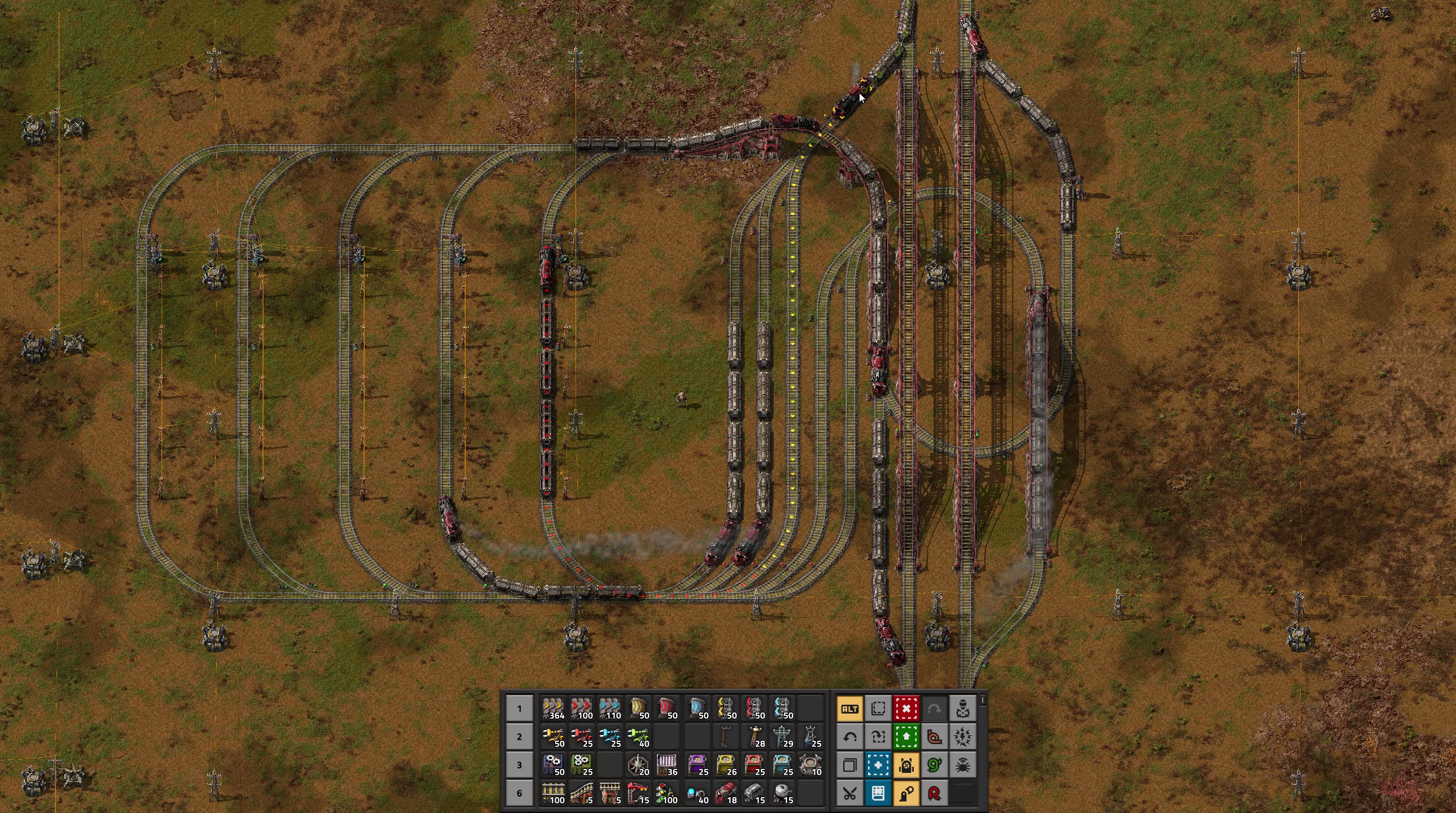Click the hotbar row 1 selector
1456x813 pixels.
(x=519, y=709)
